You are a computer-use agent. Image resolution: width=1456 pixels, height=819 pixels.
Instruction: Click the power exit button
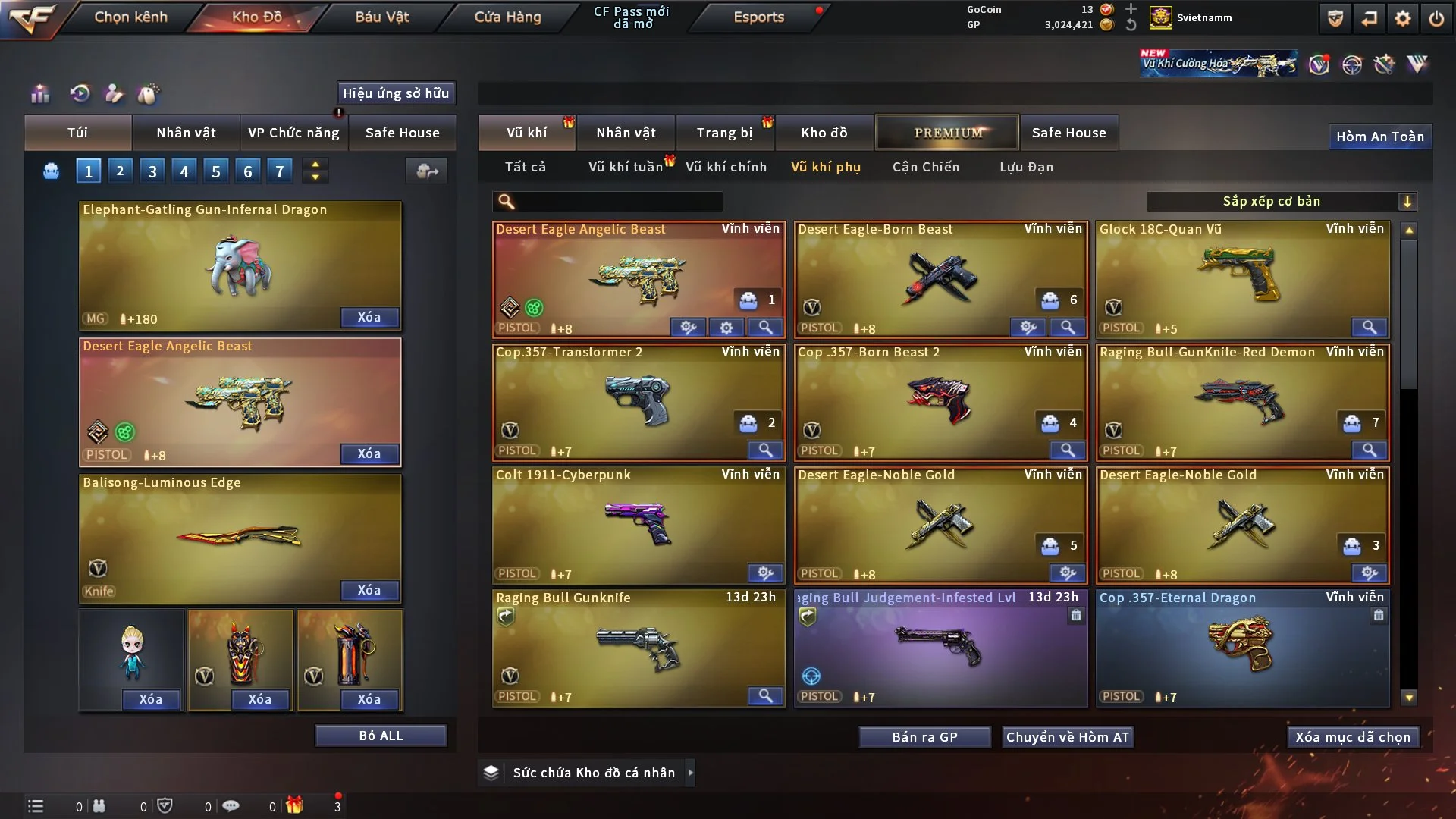(1436, 18)
